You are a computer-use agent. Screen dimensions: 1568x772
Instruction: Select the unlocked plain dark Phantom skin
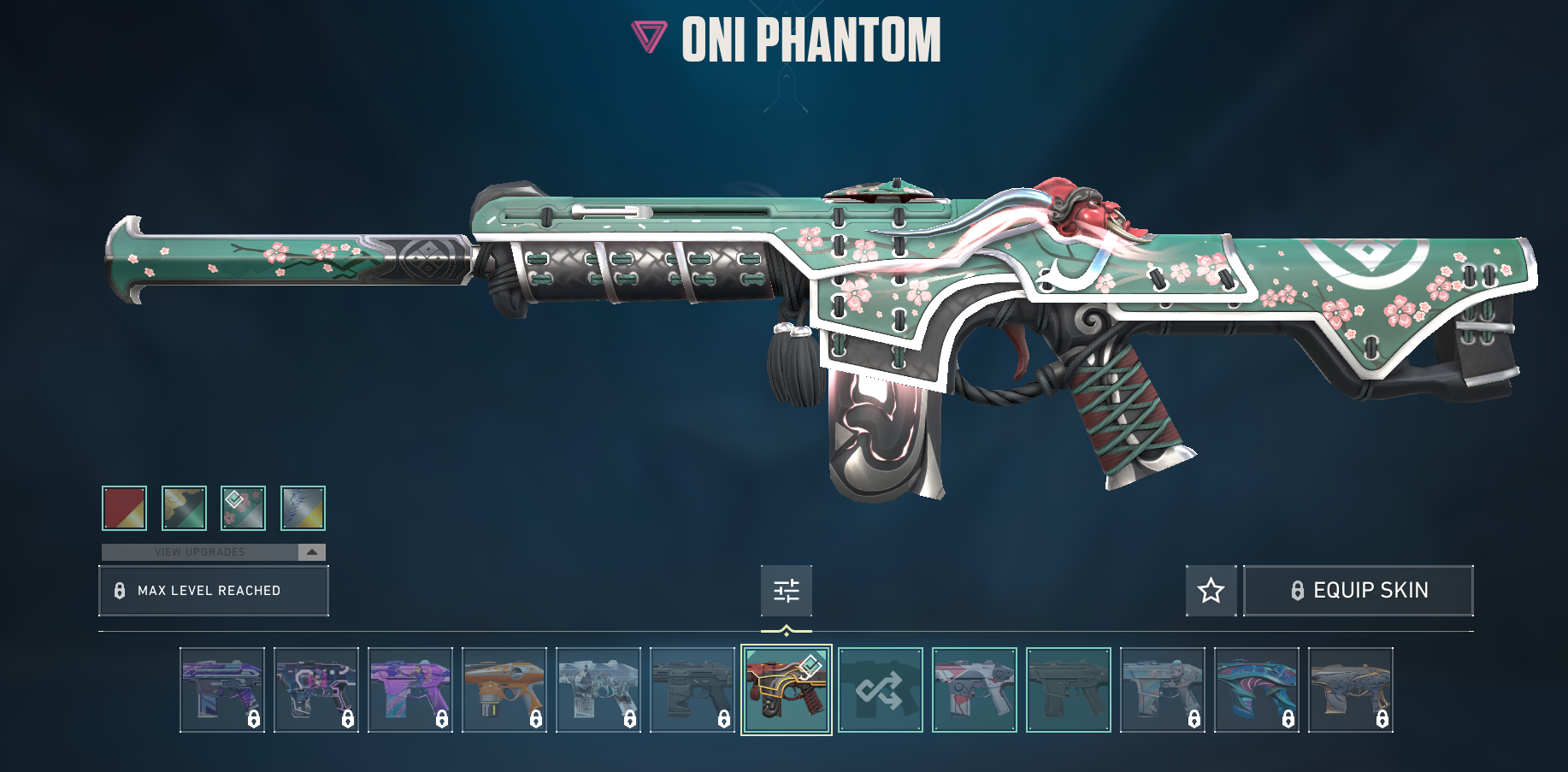click(x=1069, y=690)
